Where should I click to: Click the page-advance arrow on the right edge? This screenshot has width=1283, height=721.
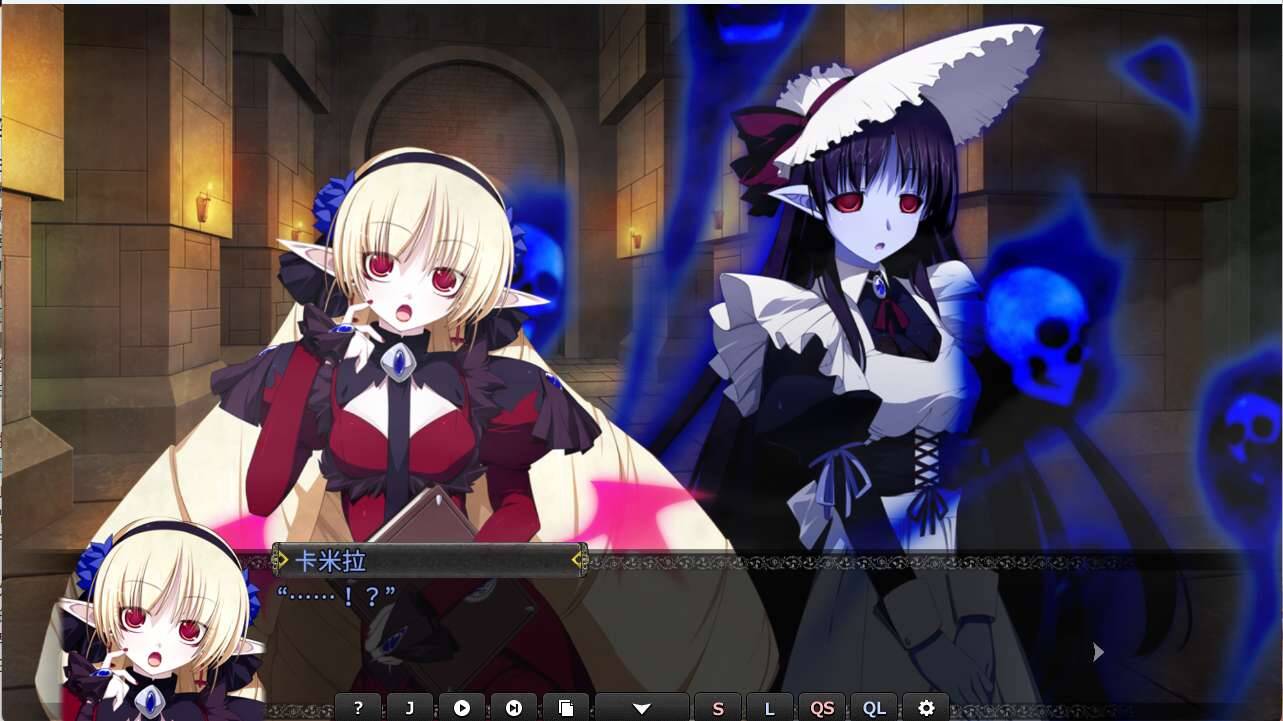tap(1098, 651)
